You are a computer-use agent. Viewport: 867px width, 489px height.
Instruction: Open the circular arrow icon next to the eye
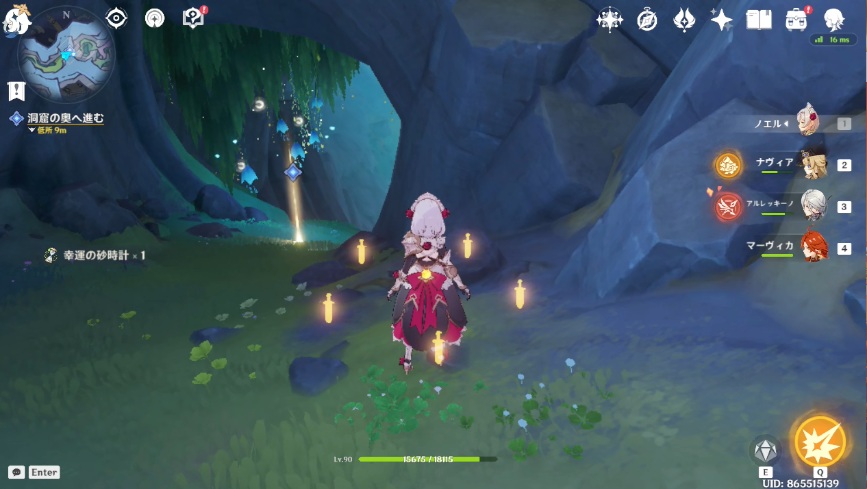click(x=155, y=18)
